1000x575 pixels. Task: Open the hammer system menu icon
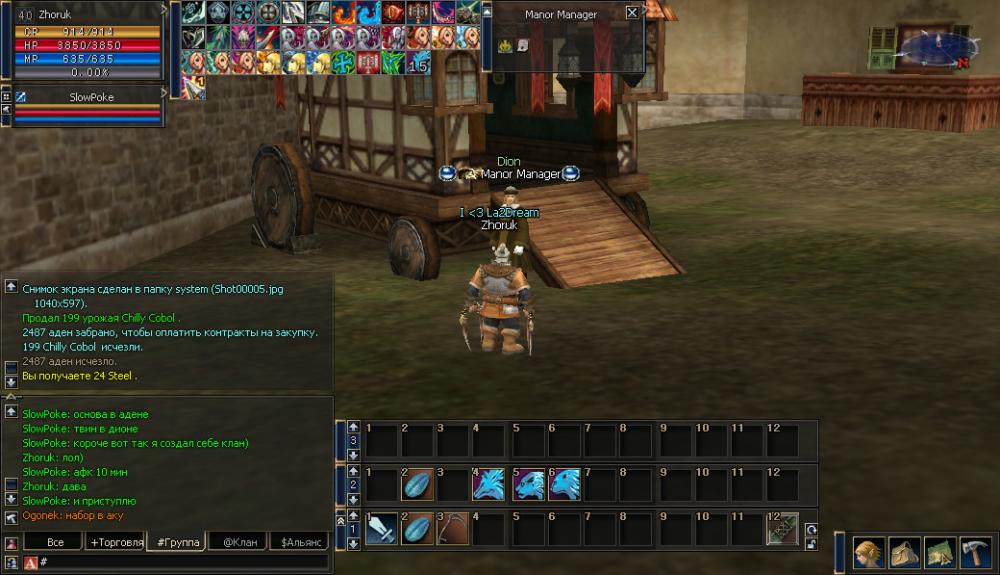point(975,553)
